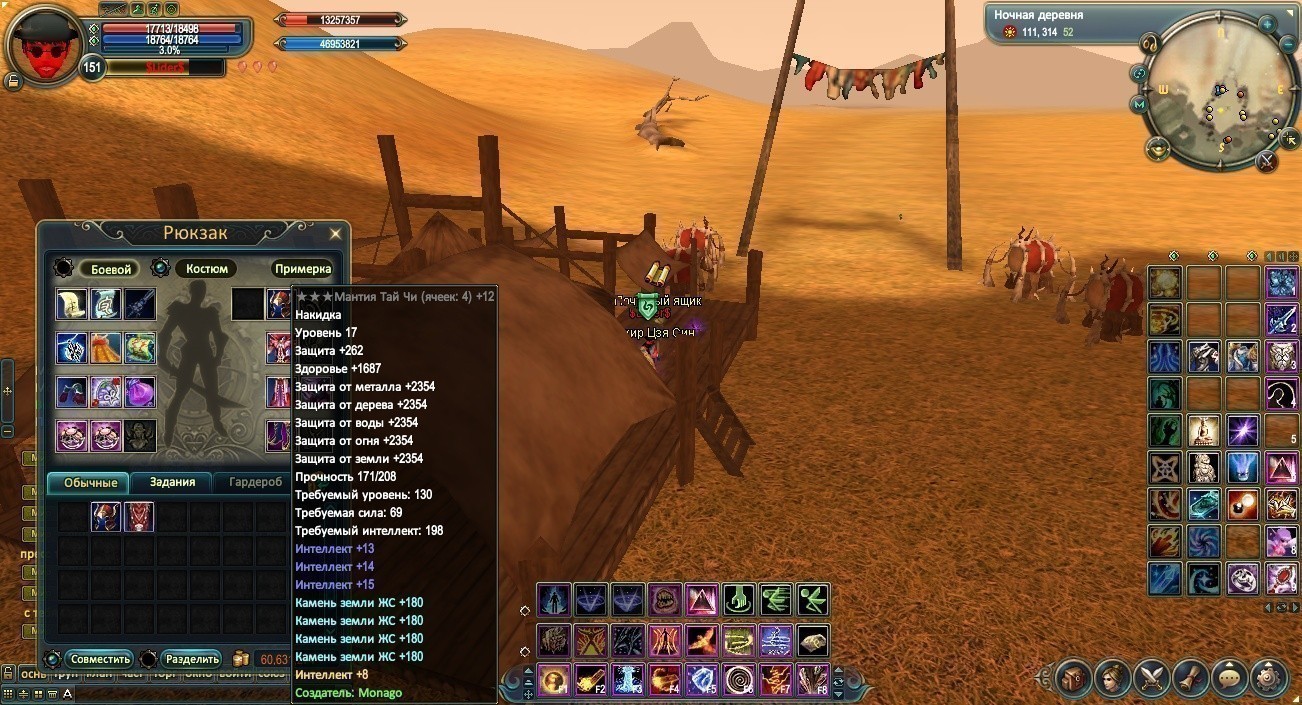Choose the Боевой equipment view
This screenshot has width=1302, height=705.
[111, 269]
